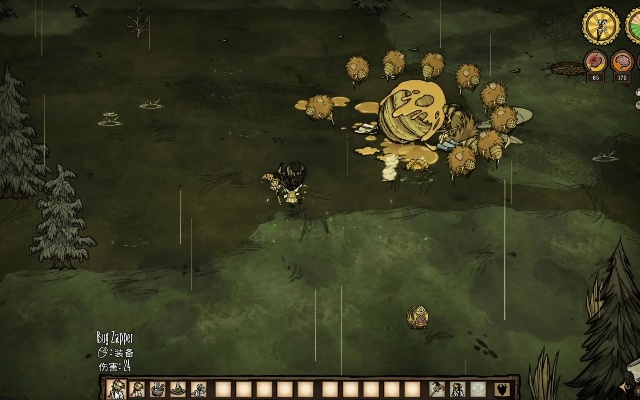
Task: Select the Bug Zapper inventory slot
Action: 116,389
